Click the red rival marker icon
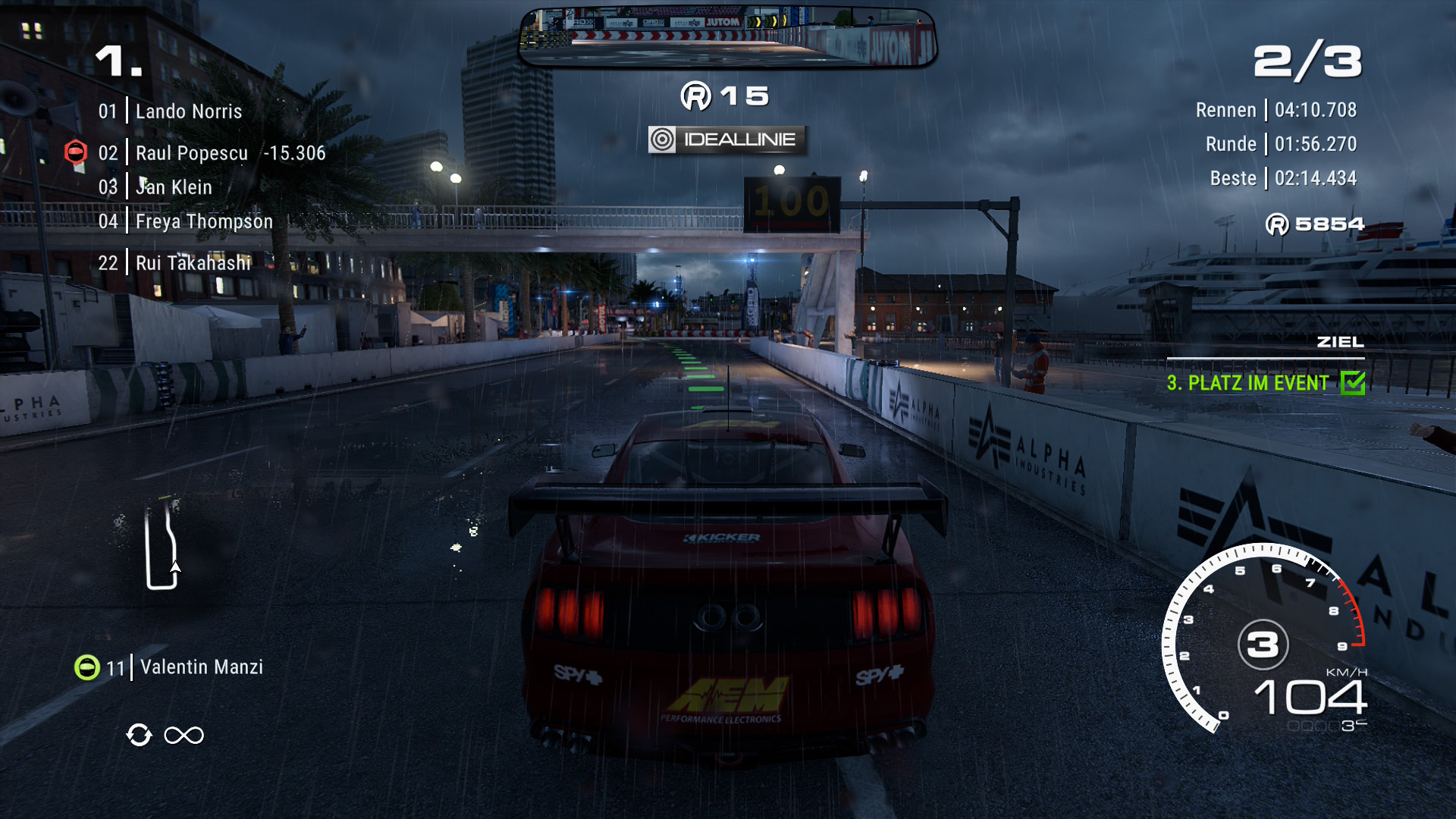 coord(76,152)
